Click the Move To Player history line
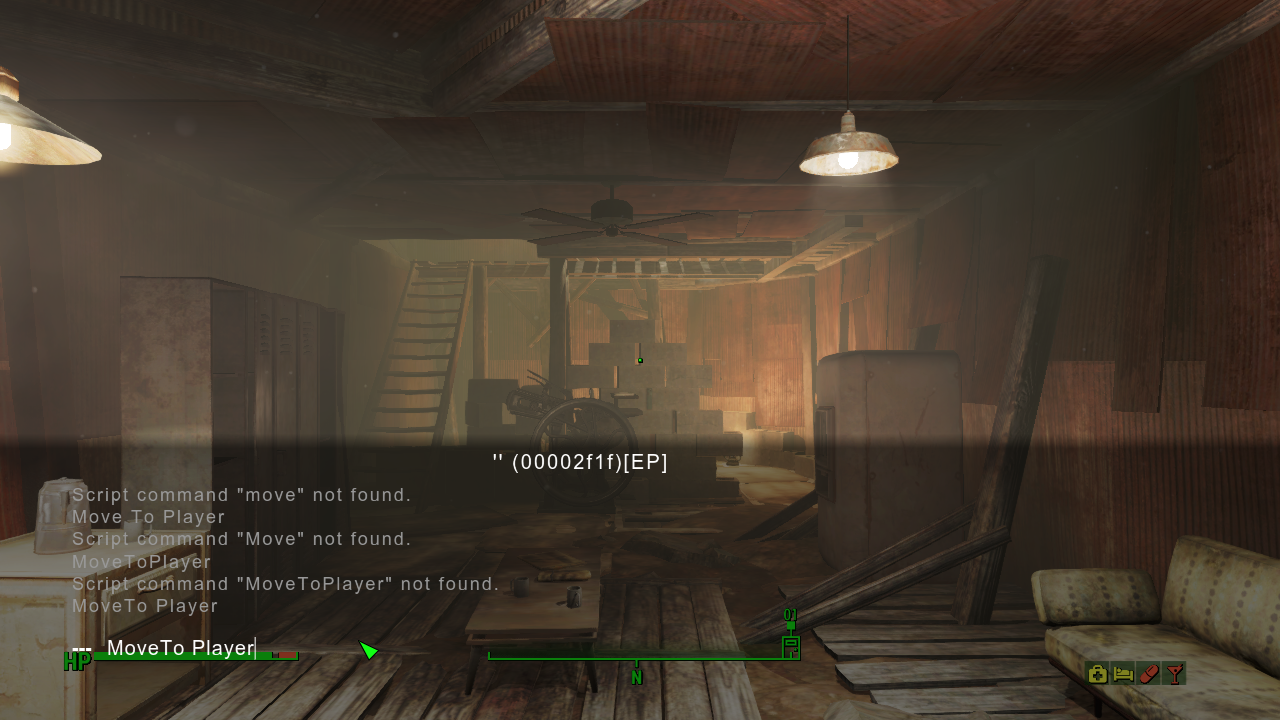This screenshot has height=720, width=1280. click(149, 517)
